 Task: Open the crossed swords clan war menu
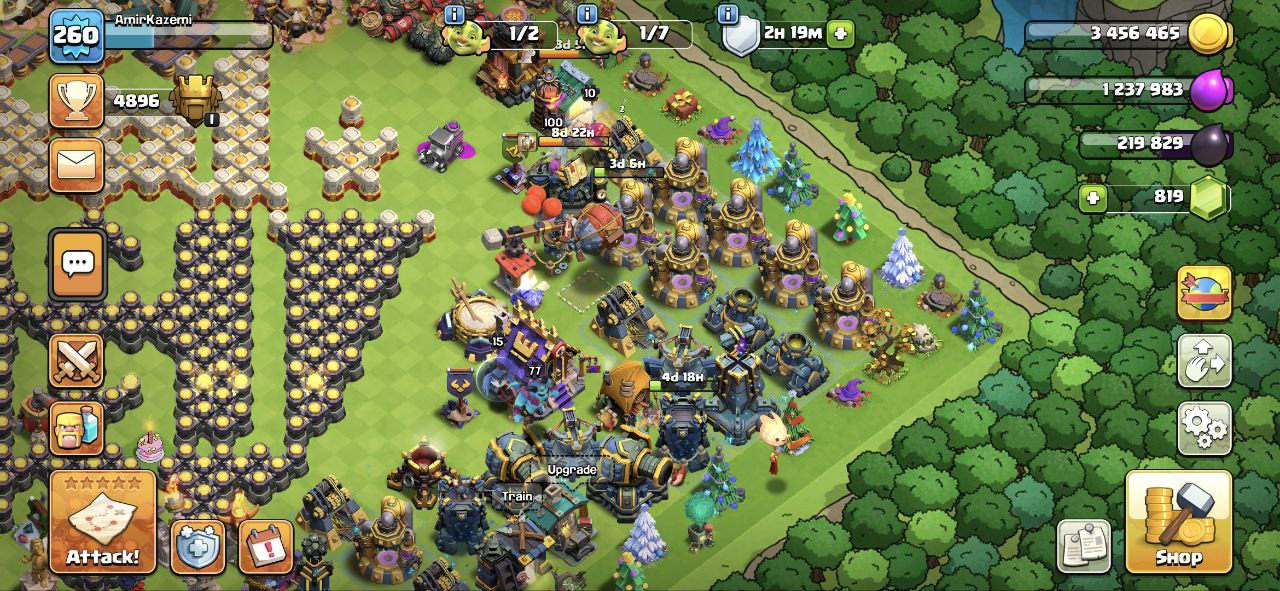(x=77, y=360)
